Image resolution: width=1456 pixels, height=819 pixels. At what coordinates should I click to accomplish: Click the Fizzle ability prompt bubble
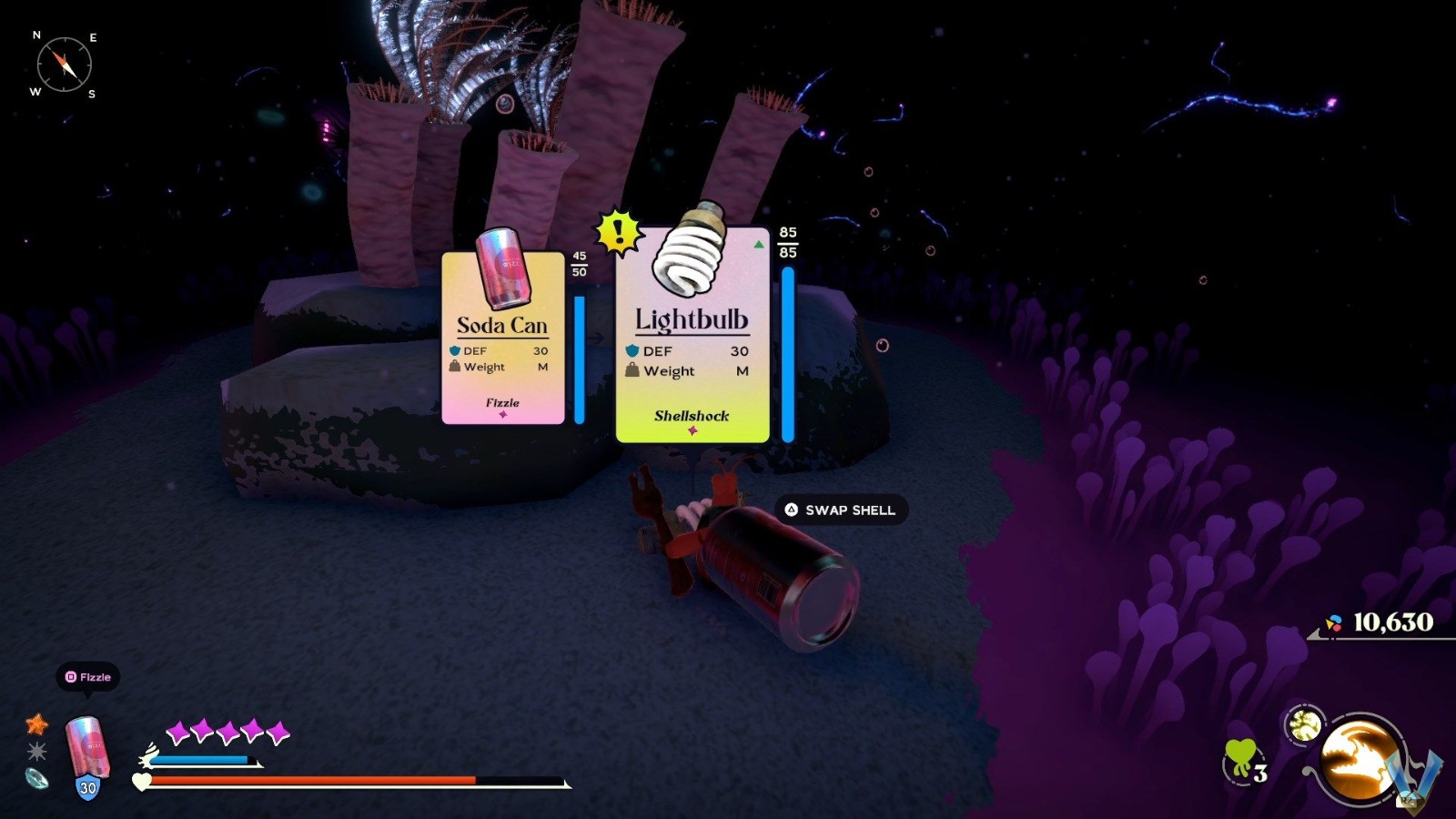89,677
